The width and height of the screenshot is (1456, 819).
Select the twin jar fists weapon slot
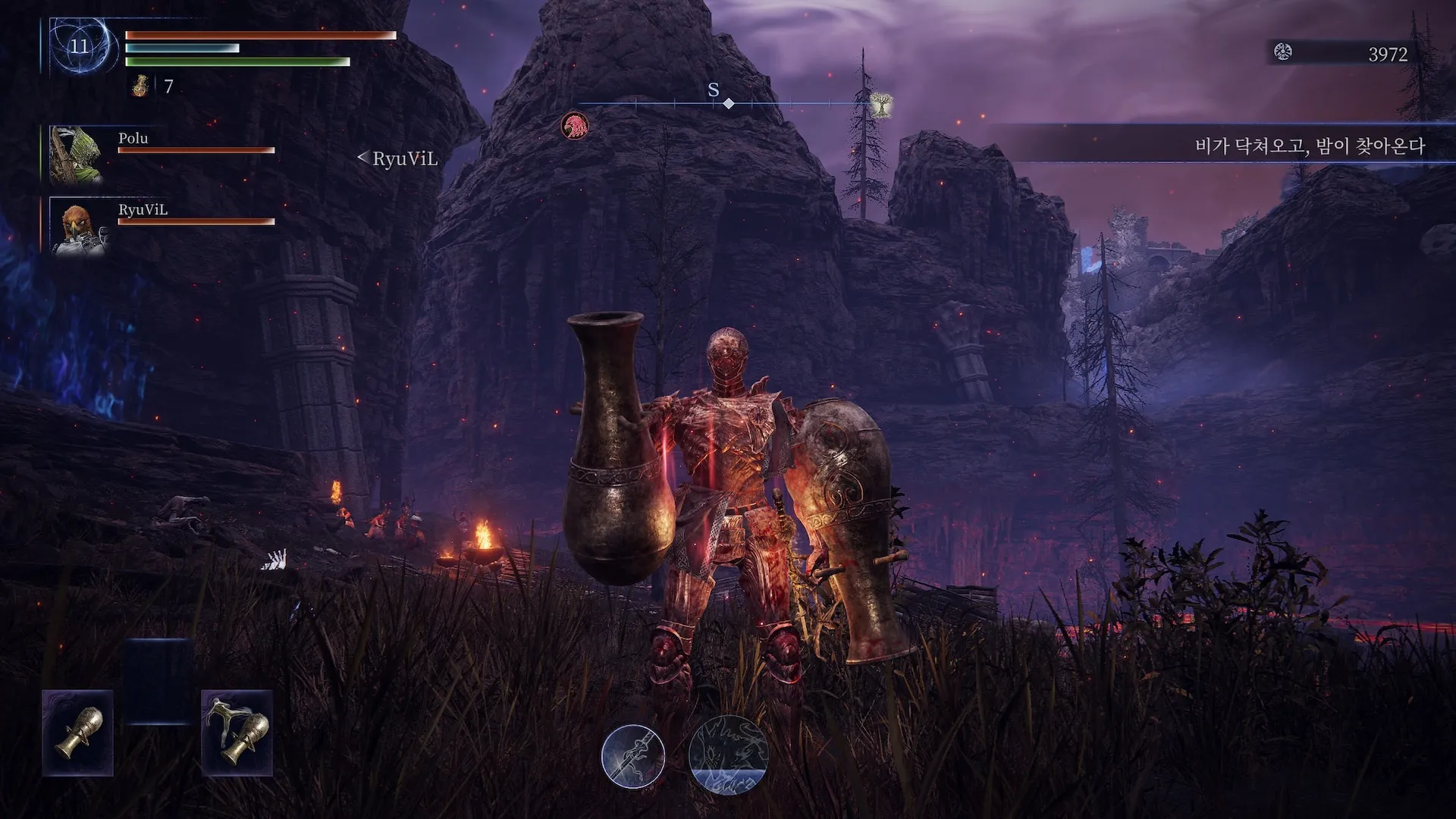point(237,733)
